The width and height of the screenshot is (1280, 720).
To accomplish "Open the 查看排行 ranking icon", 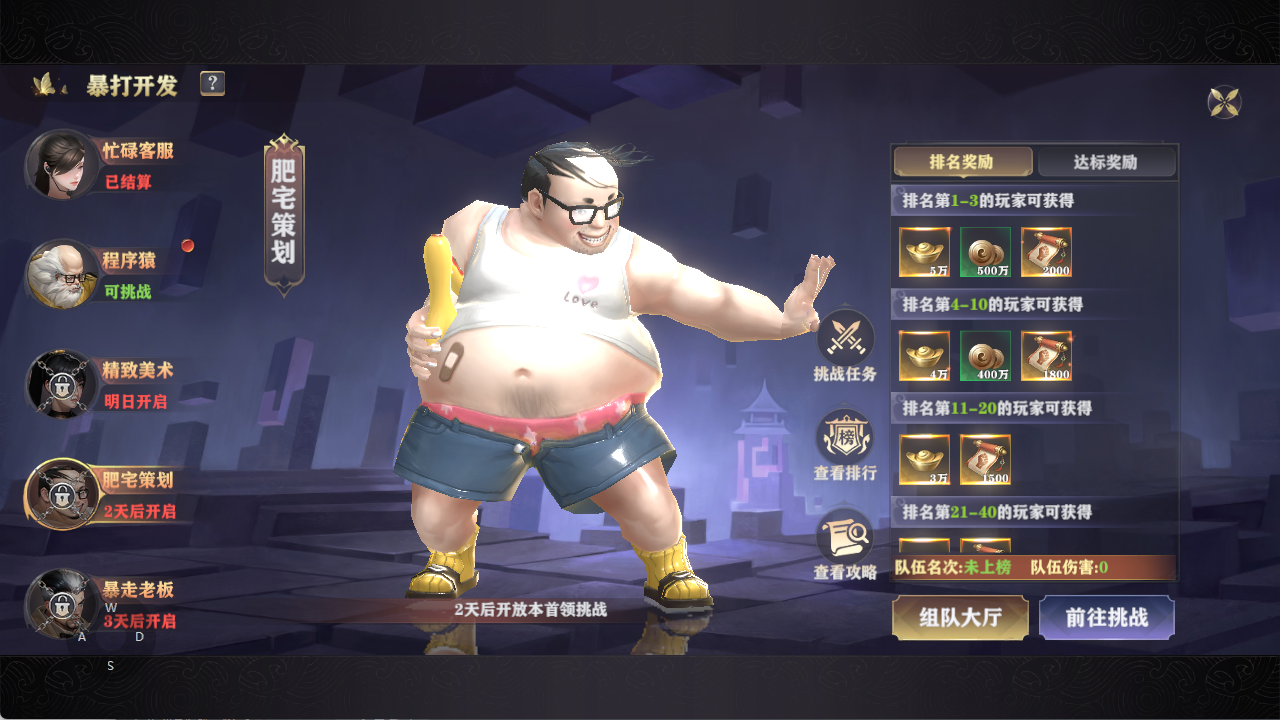I will click(x=843, y=435).
